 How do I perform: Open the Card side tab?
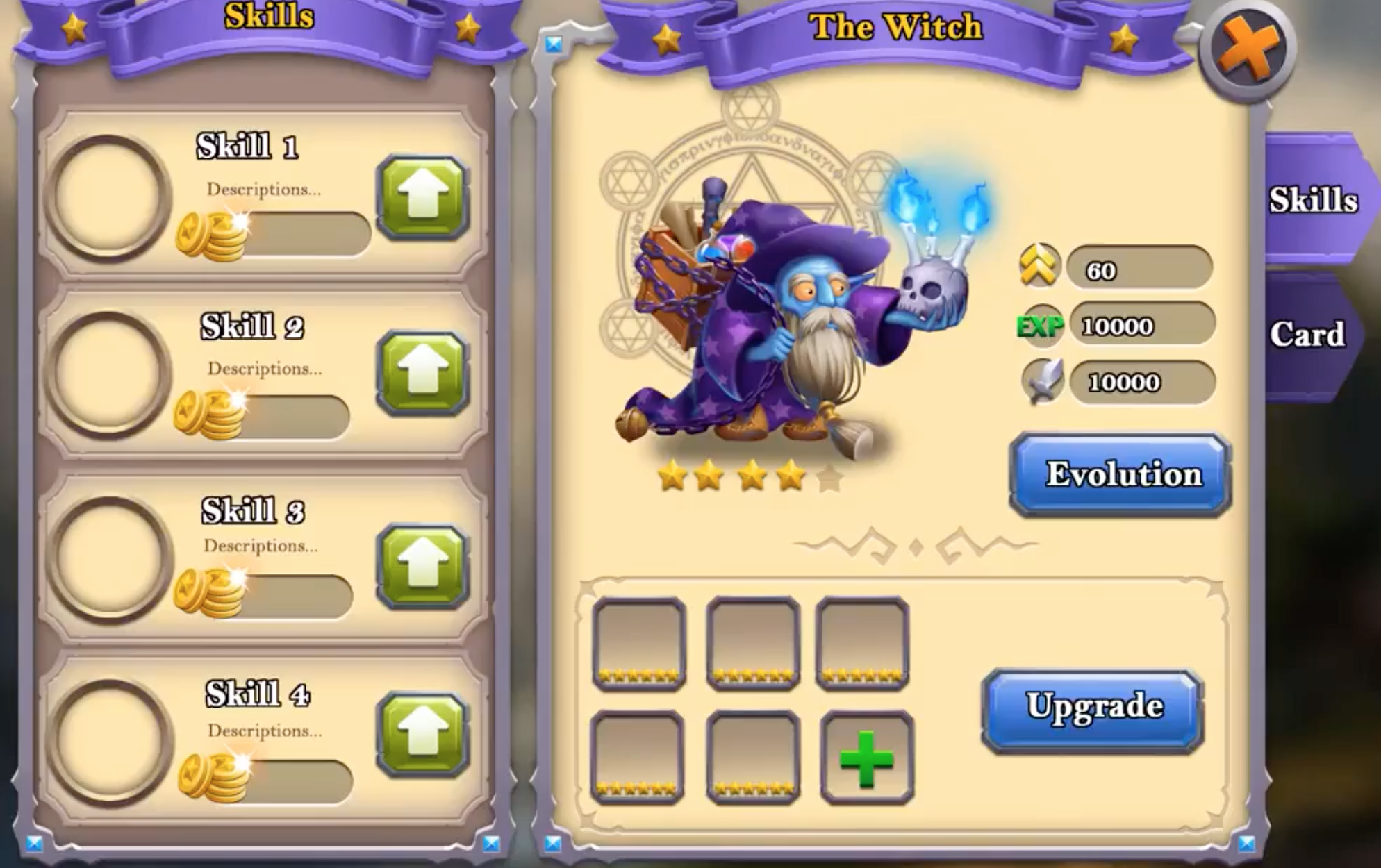[x=1307, y=335]
